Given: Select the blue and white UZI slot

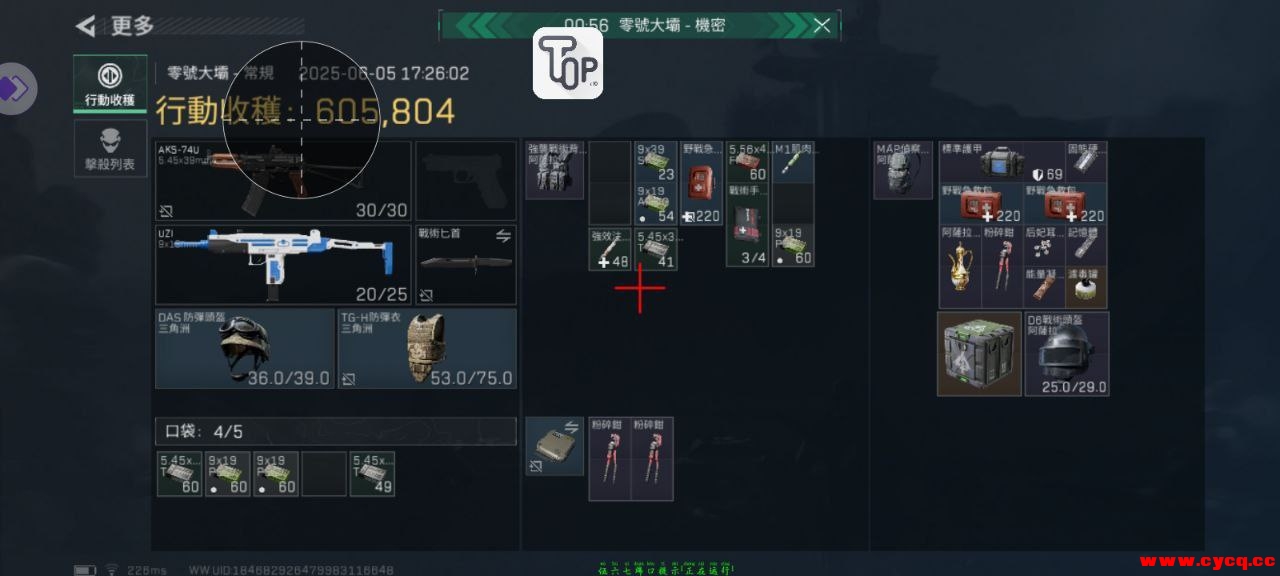Looking at the screenshot, I should tap(283, 264).
